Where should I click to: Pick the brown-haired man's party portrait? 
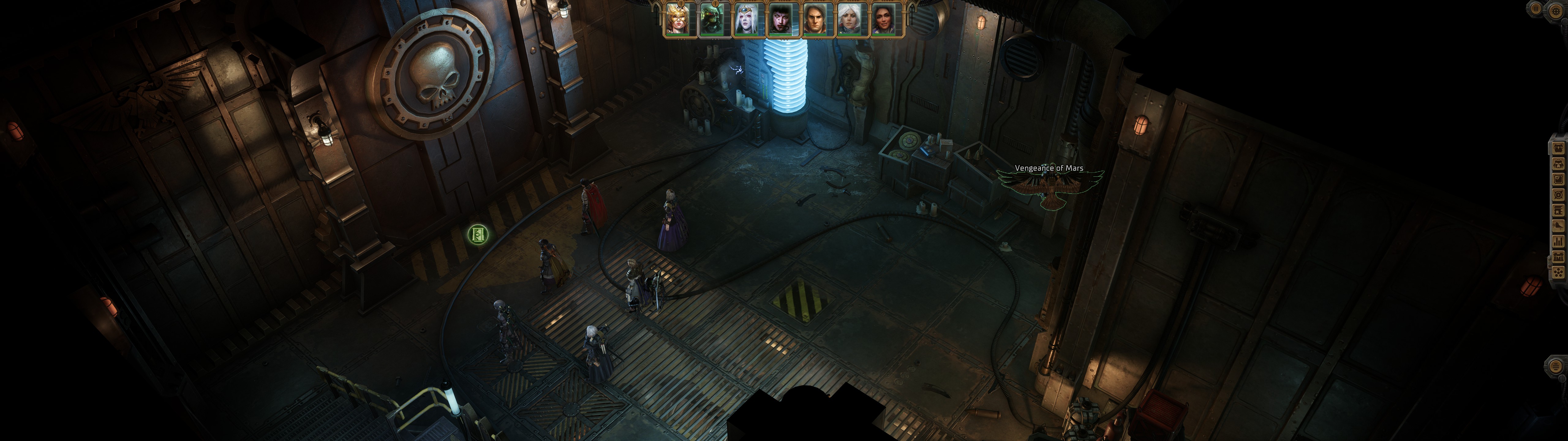(817, 19)
